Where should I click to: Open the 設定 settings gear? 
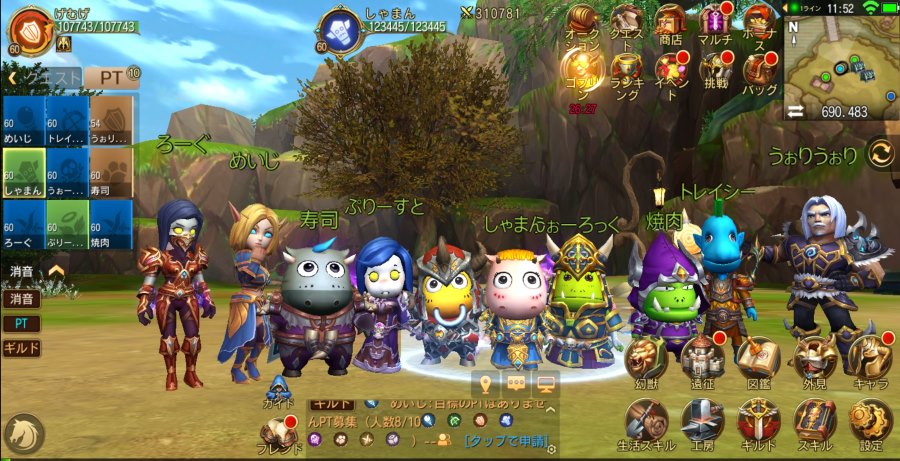tap(871, 422)
